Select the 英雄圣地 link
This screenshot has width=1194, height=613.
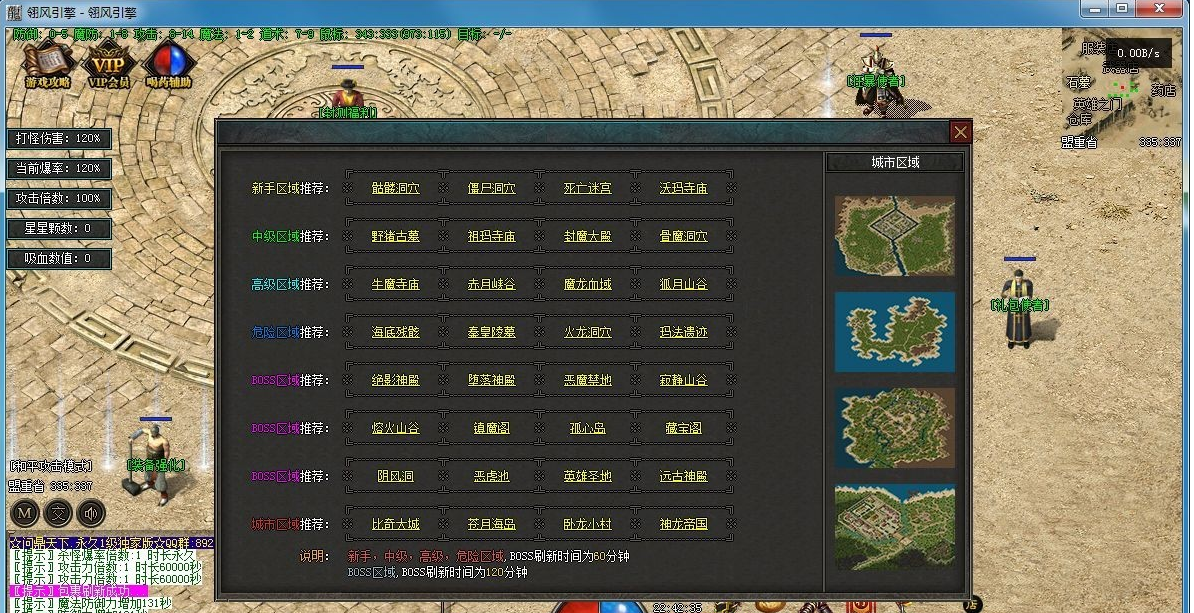tap(587, 476)
